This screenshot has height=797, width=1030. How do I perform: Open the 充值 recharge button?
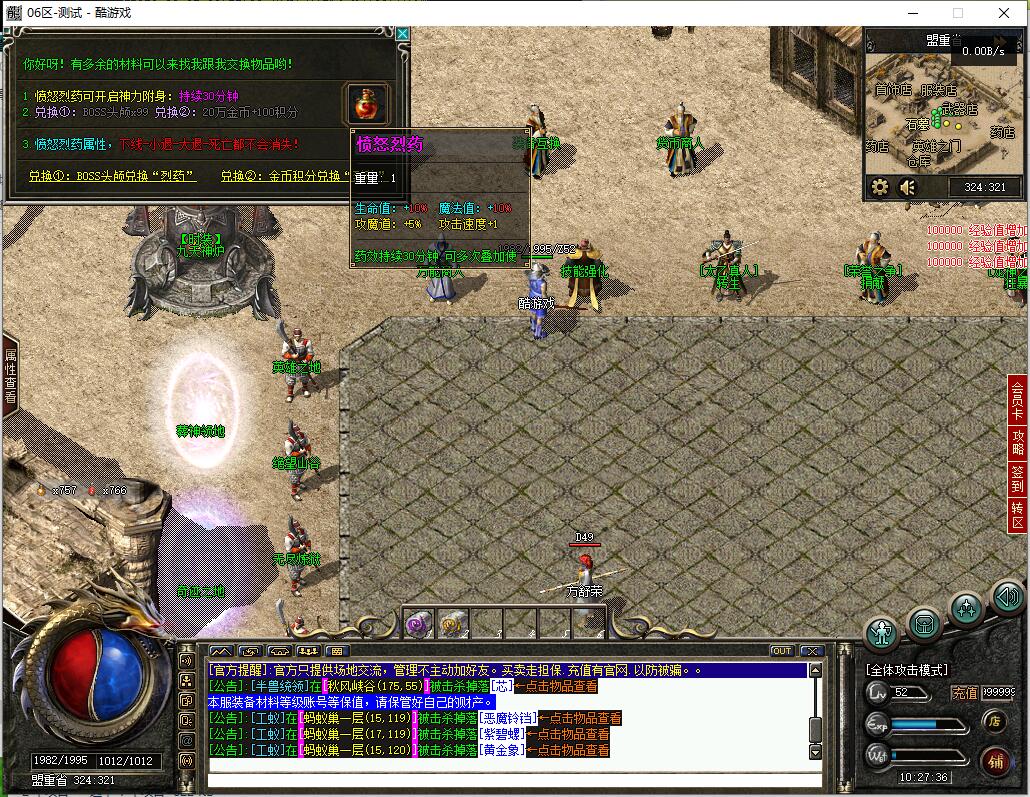964,692
